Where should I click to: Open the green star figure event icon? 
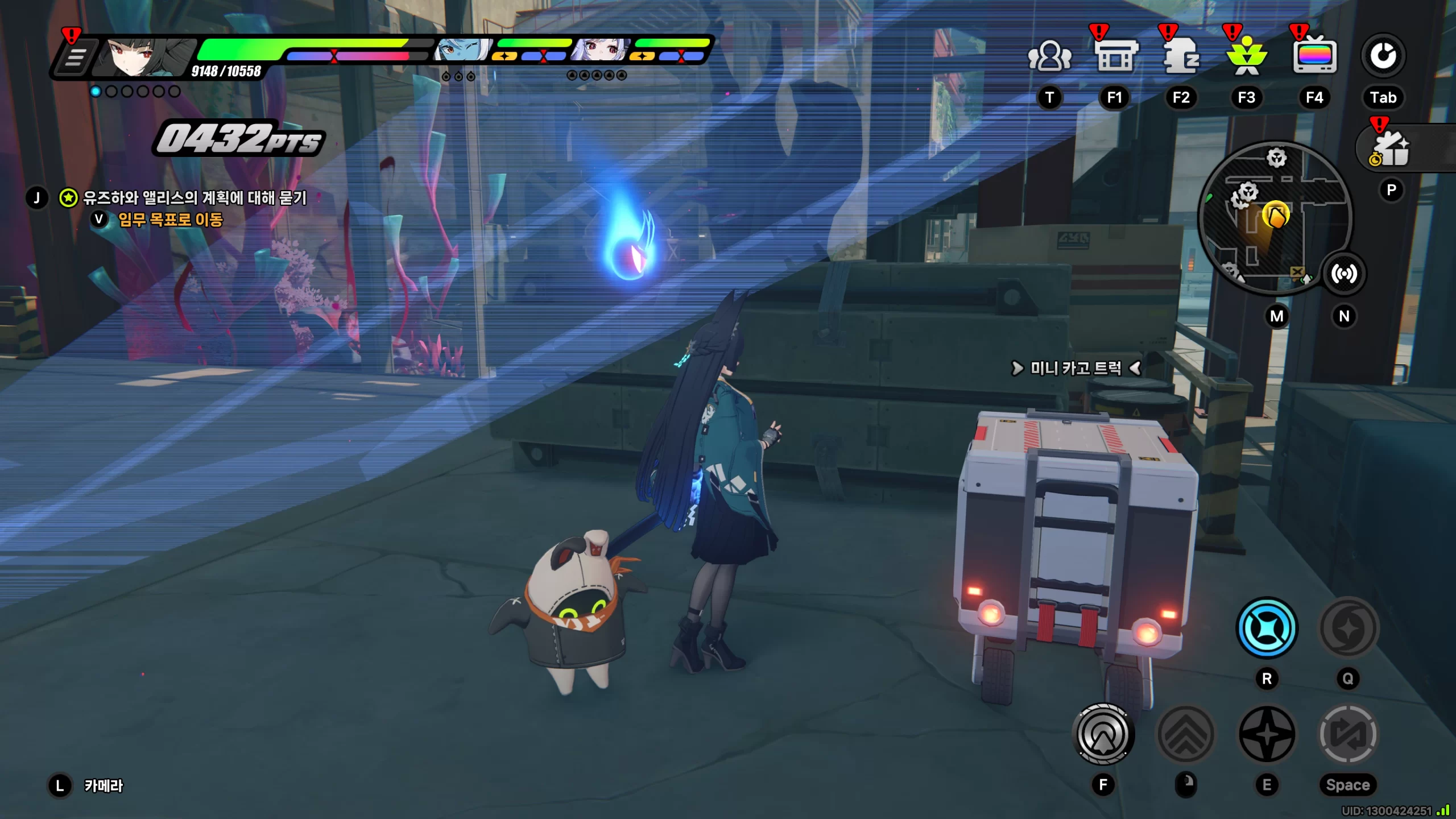point(1247,57)
